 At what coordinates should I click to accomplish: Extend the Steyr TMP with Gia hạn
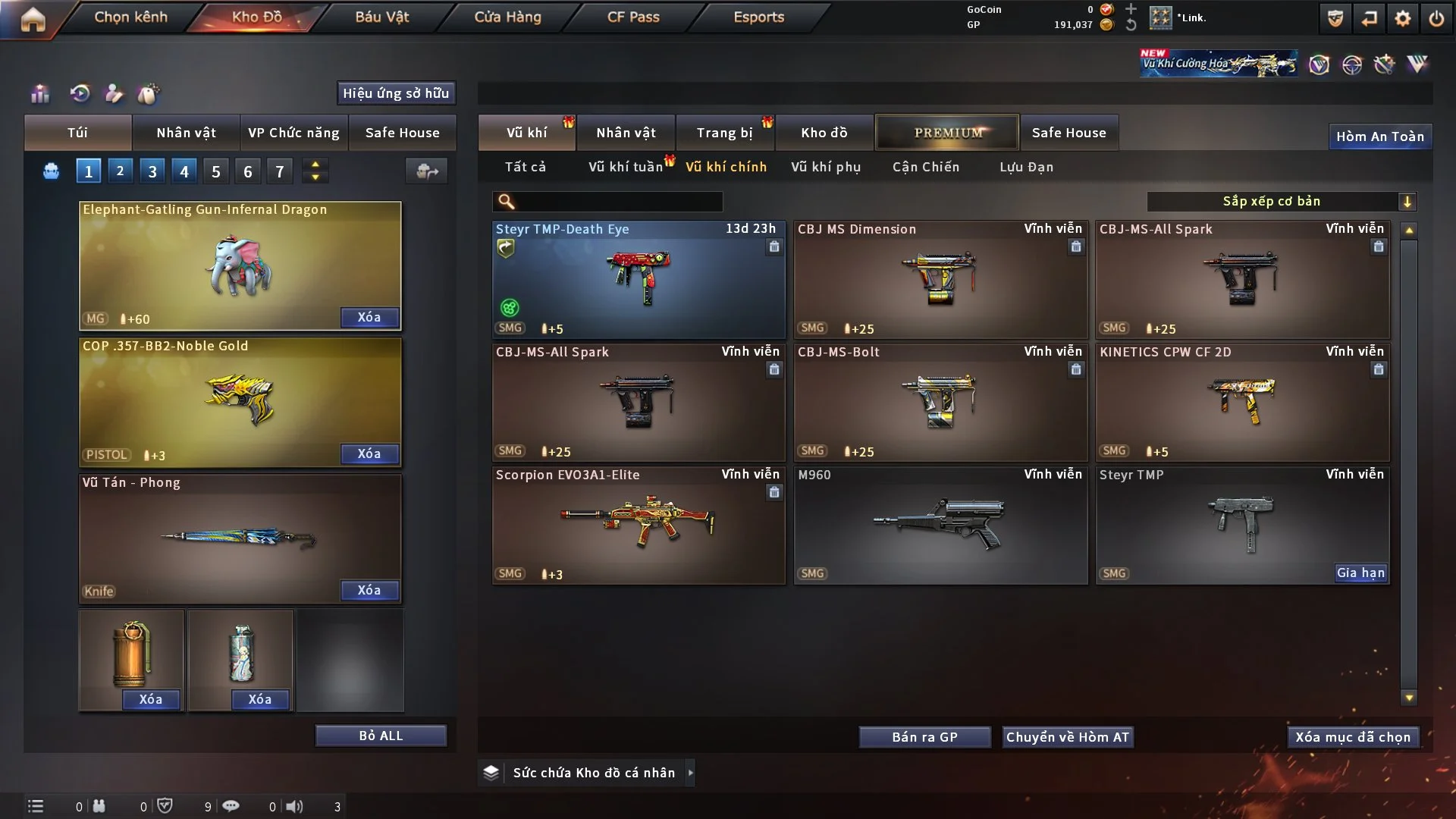point(1360,573)
